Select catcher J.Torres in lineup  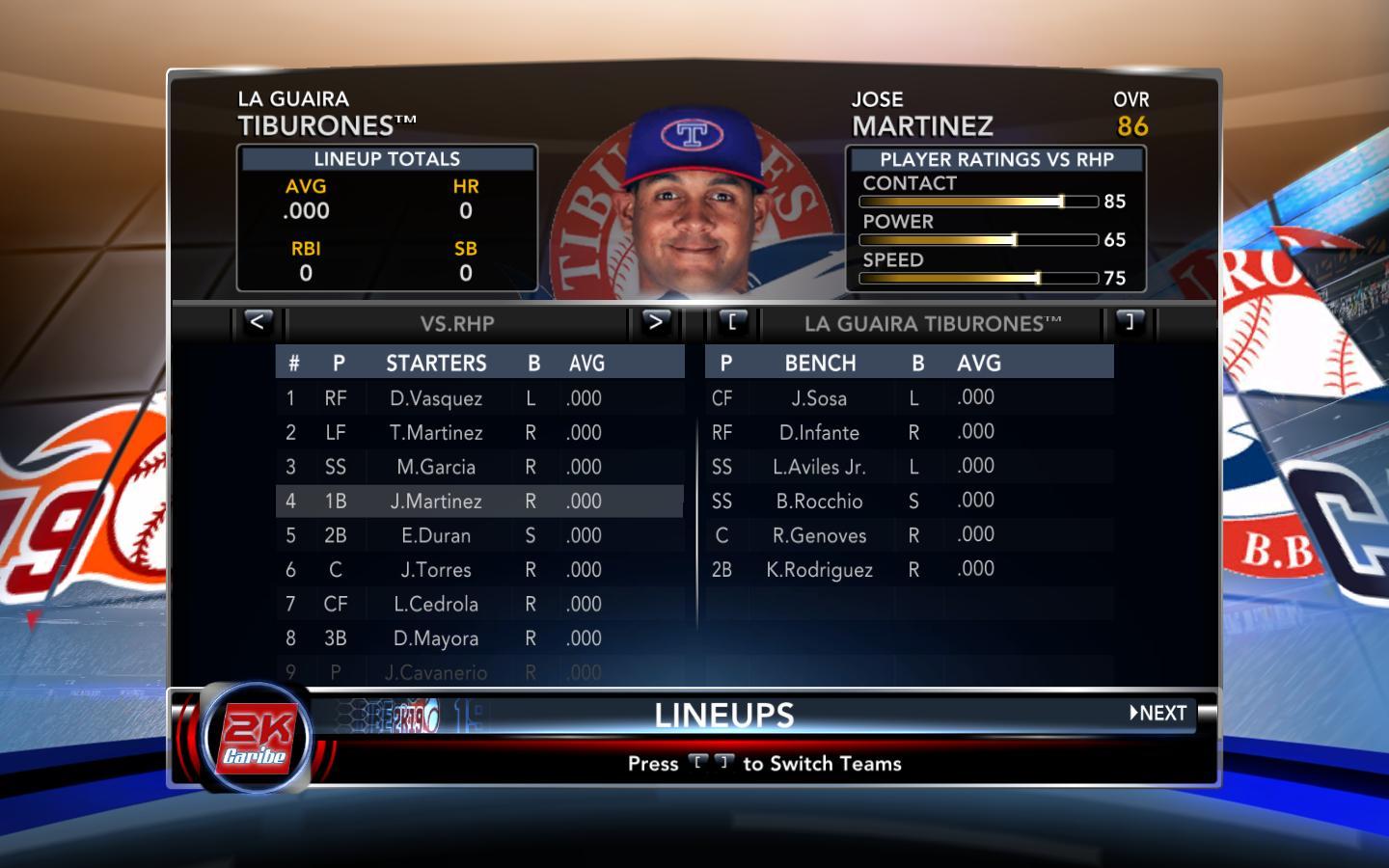point(436,570)
